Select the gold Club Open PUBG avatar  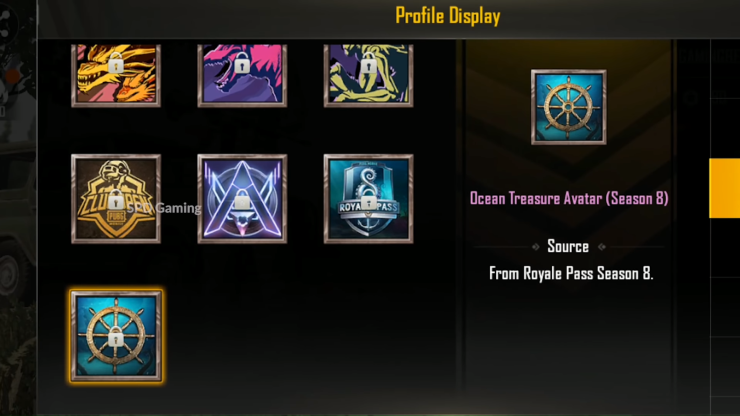tap(116, 199)
